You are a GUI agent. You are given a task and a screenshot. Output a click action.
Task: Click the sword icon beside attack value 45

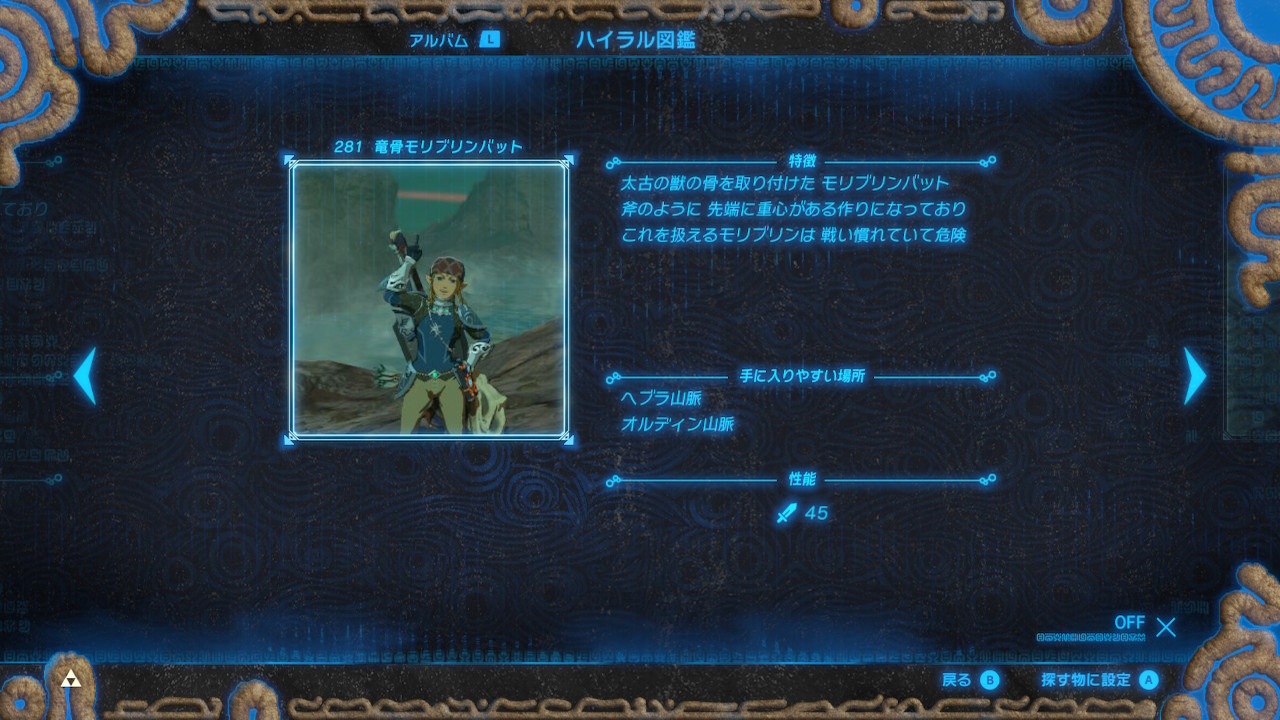[x=789, y=513]
